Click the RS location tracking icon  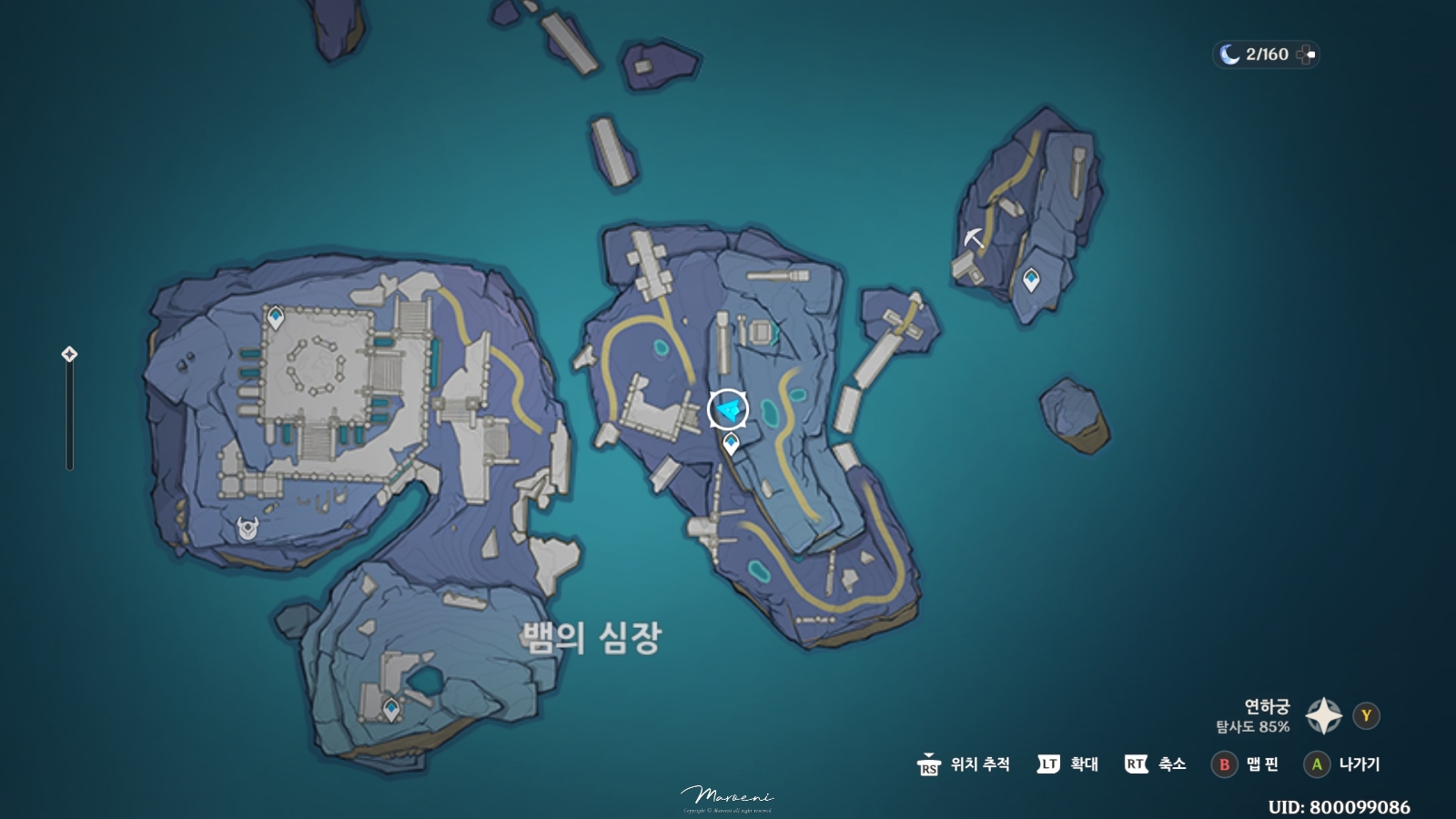coord(930,765)
